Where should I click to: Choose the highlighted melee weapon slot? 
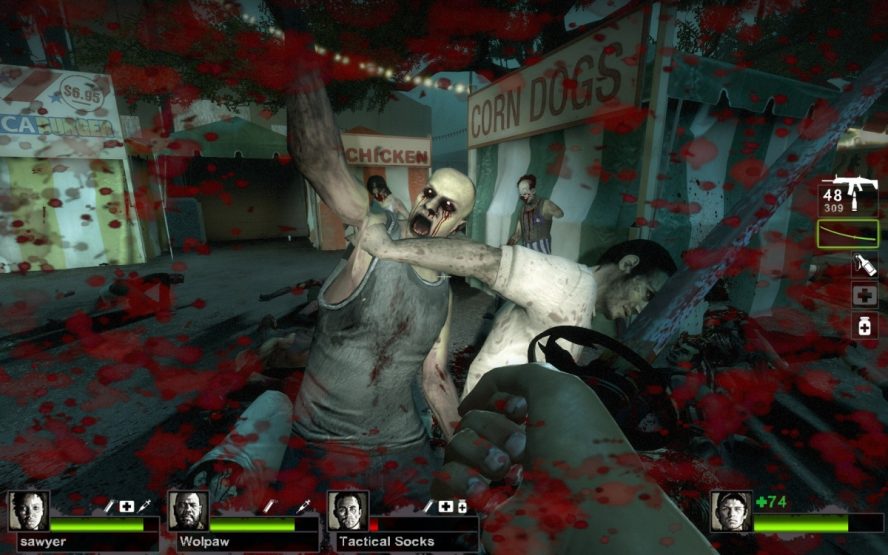tap(849, 234)
